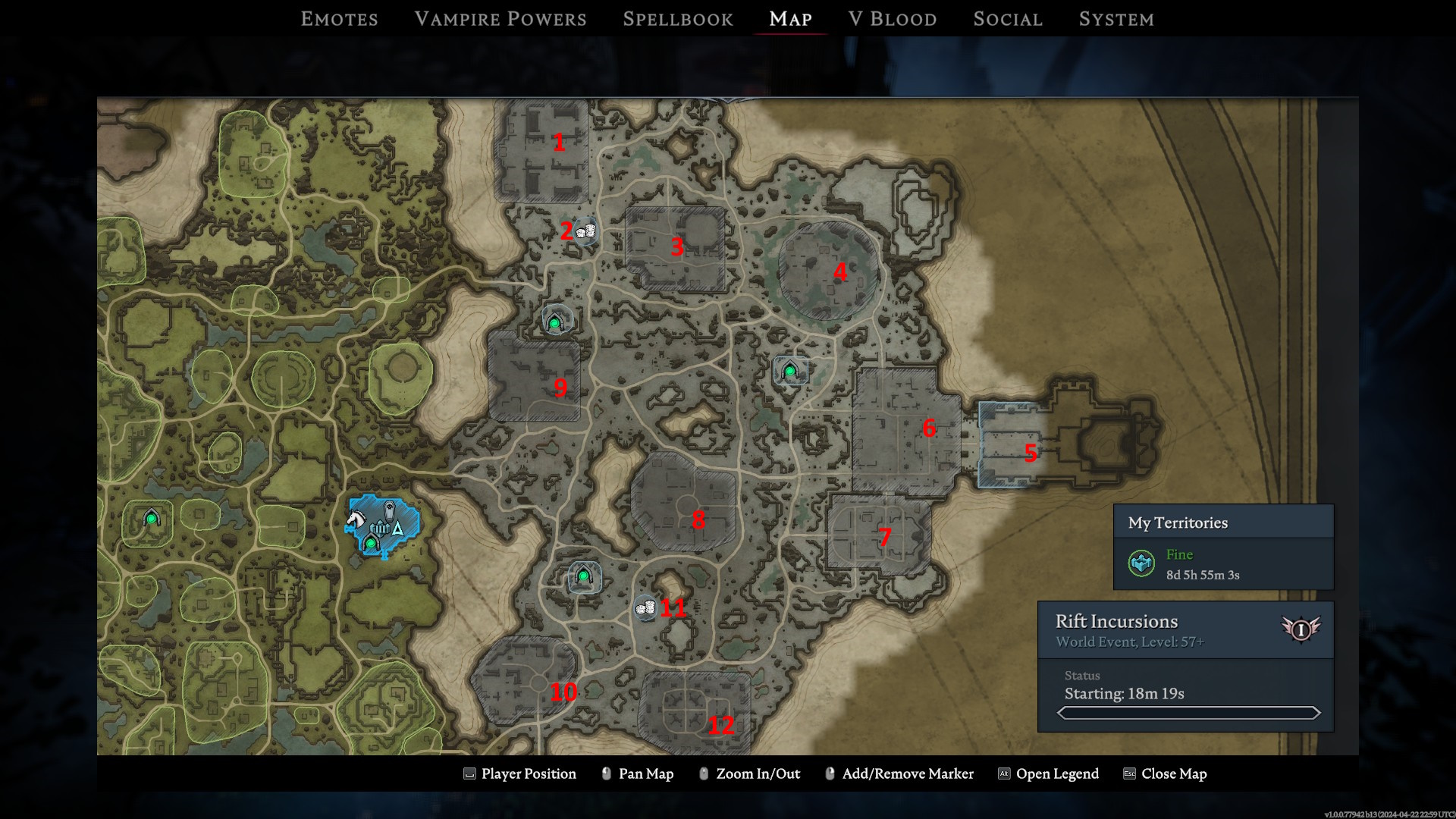The width and height of the screenshot is (1456, 819).
Task: Click Open Legend in the bottom bar
Action: [1058, 773]
